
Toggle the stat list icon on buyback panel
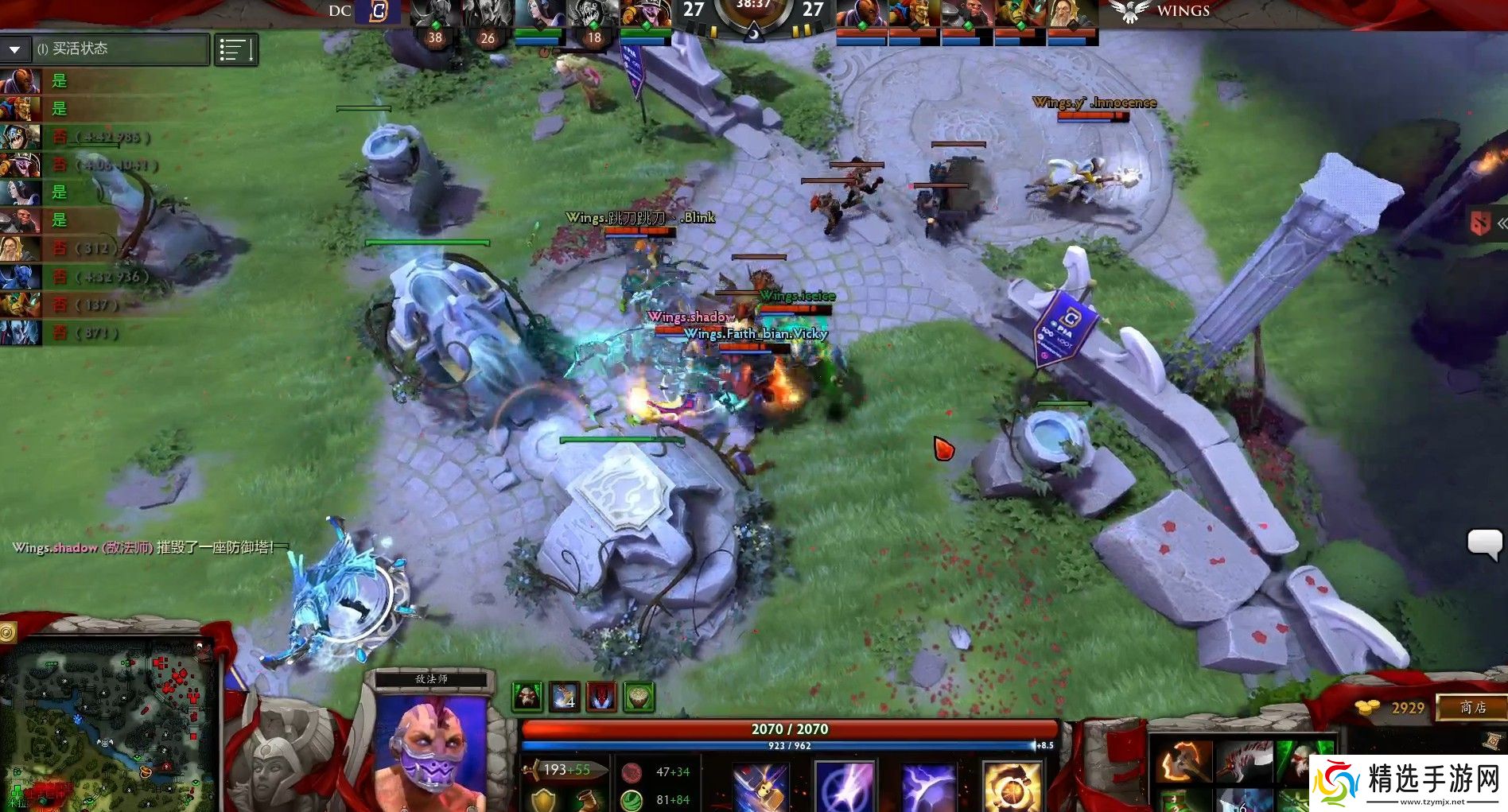click(236, 49)
